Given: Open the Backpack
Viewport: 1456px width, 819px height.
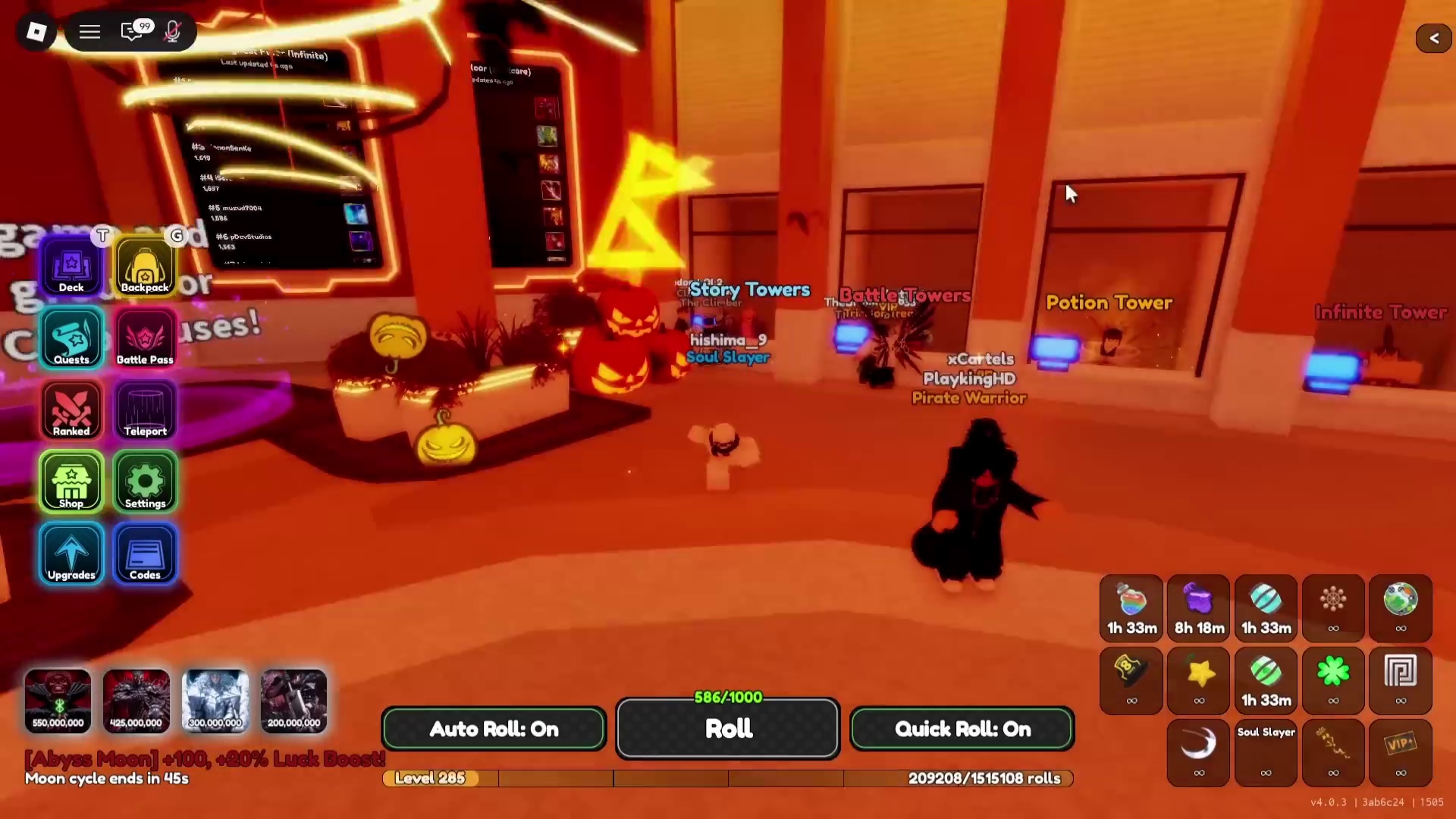Looking at the screenshot, I should coord(145,267).
